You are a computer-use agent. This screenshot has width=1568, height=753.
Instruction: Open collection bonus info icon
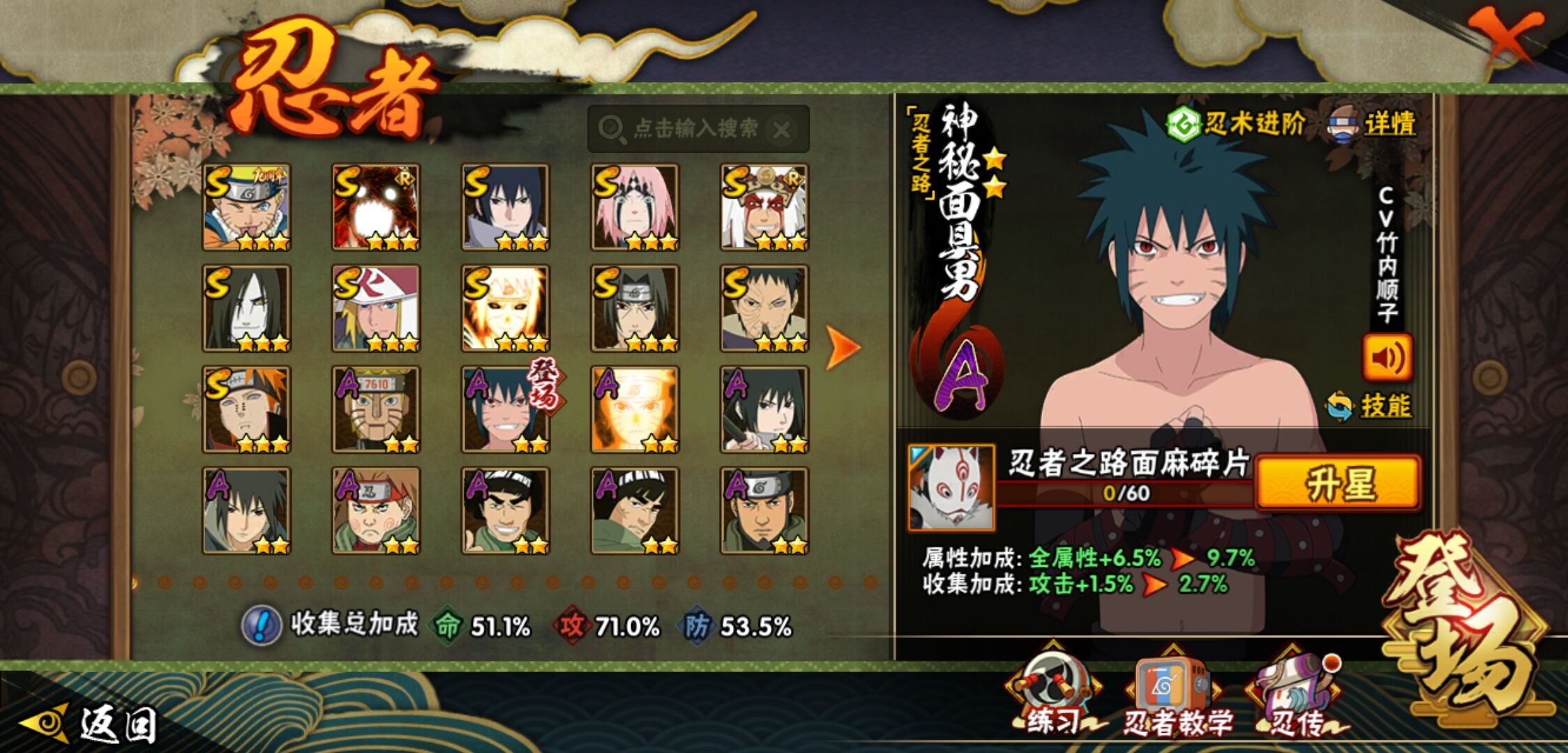(x=261, y=625)
